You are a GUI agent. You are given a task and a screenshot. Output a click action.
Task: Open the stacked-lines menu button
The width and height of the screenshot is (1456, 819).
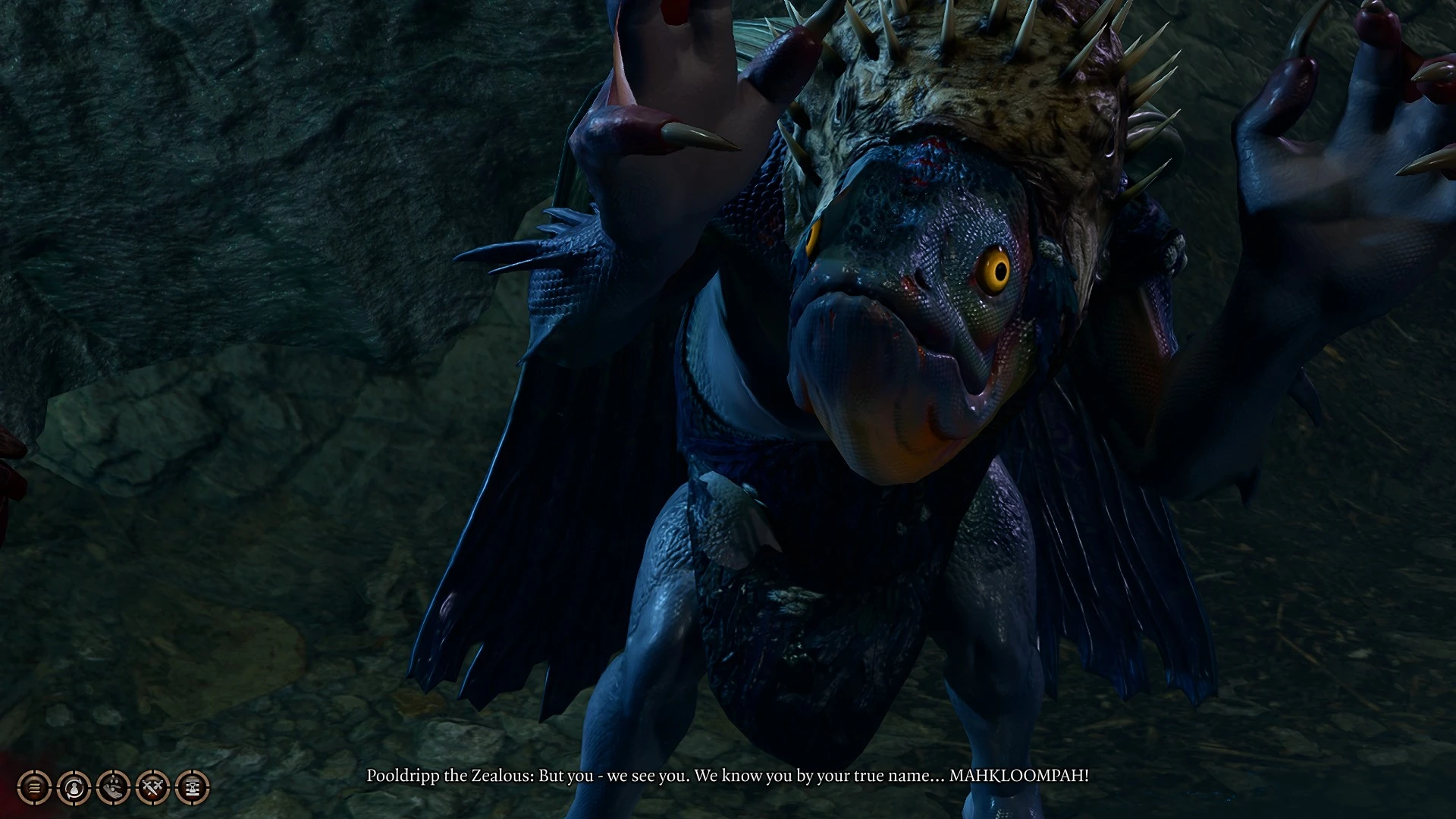pos(34,788)
